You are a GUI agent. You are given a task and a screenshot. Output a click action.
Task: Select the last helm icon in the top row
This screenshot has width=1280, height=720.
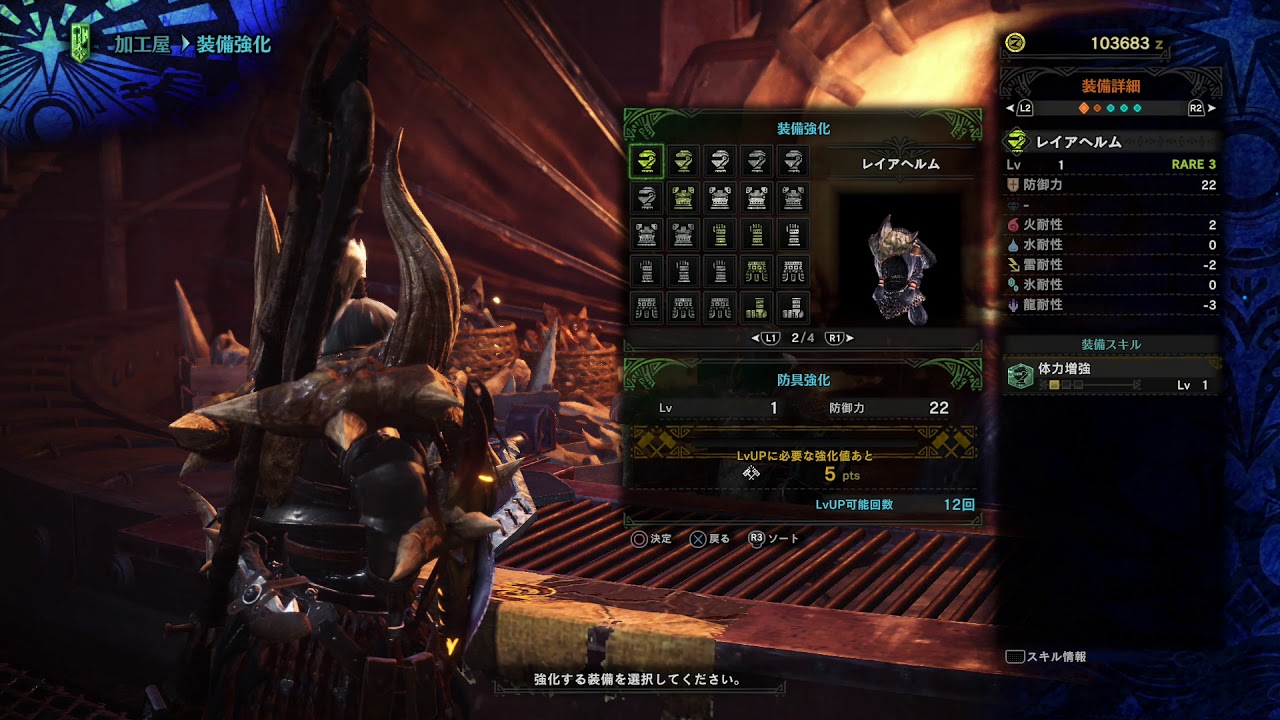(794, 161)
